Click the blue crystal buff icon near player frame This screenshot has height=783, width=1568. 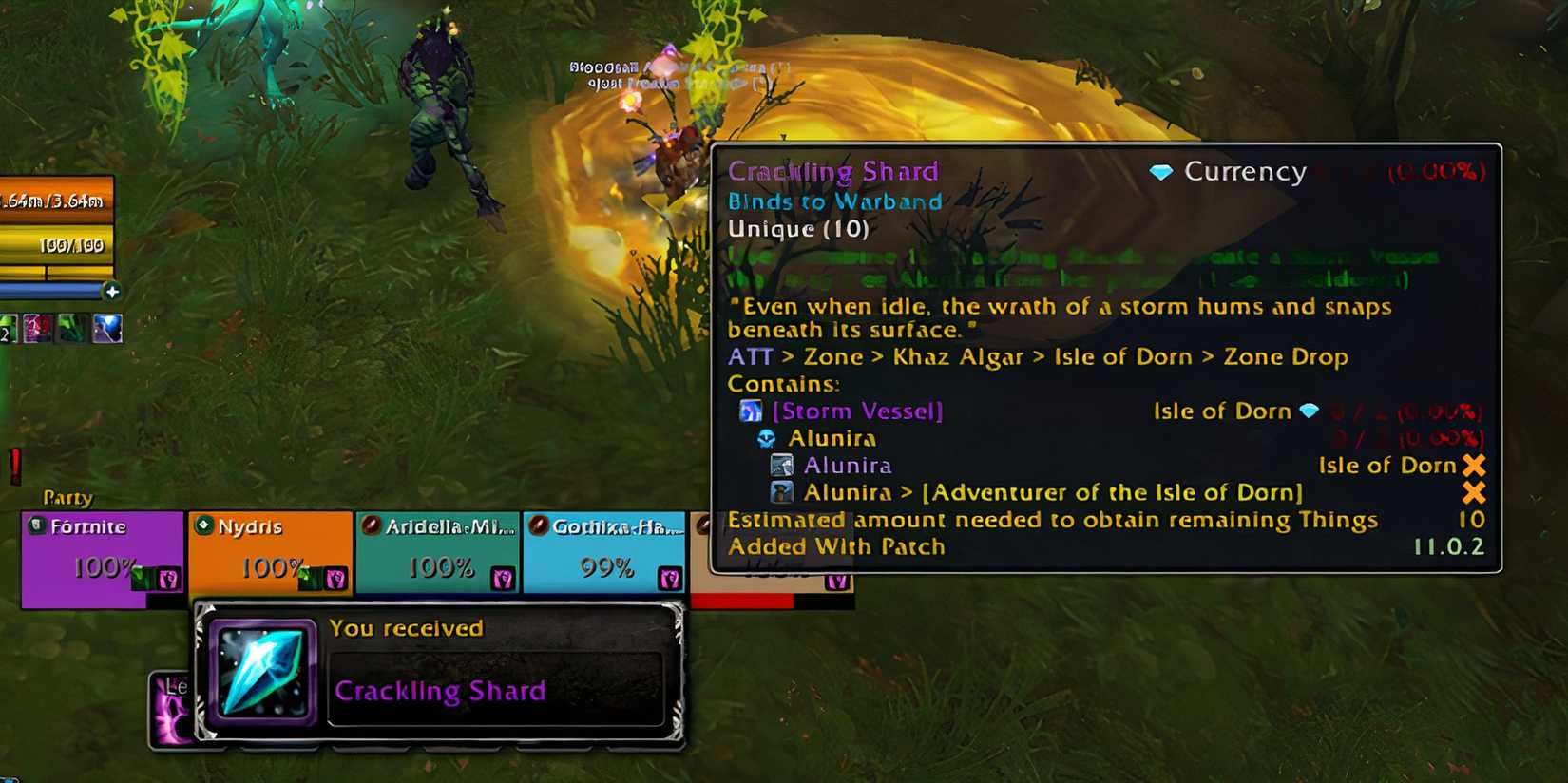point(107,327)
